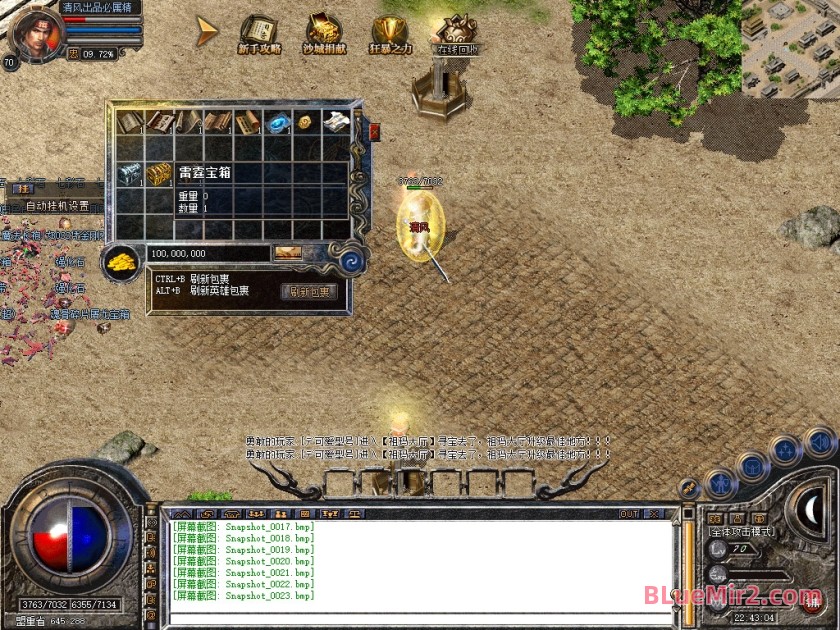This screenshot has width=840, height=630.
Task: Toggle sound with the speaker button
Action: (x=819, y=441)
